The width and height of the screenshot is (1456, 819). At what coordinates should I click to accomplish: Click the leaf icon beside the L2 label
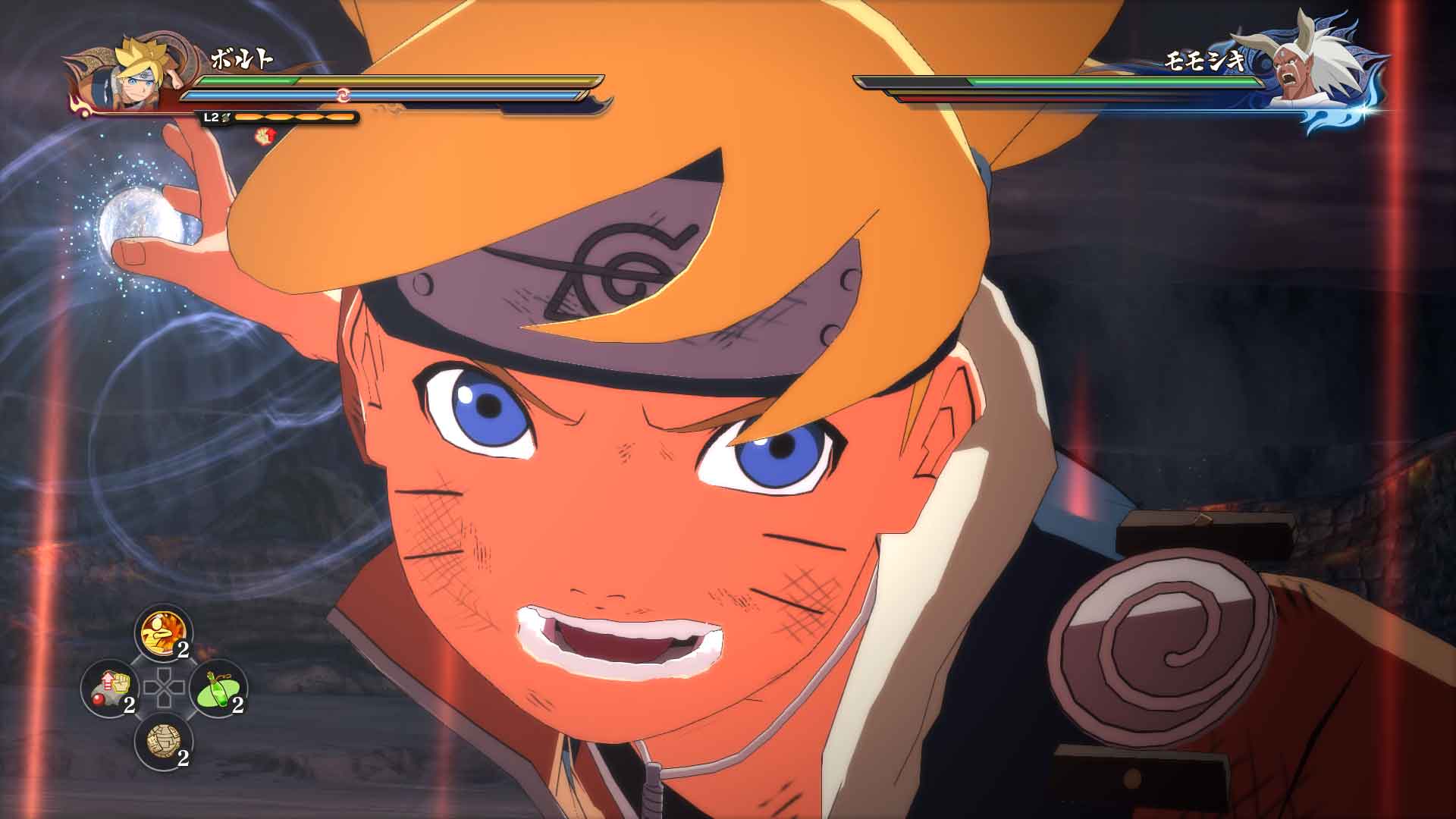226,117
